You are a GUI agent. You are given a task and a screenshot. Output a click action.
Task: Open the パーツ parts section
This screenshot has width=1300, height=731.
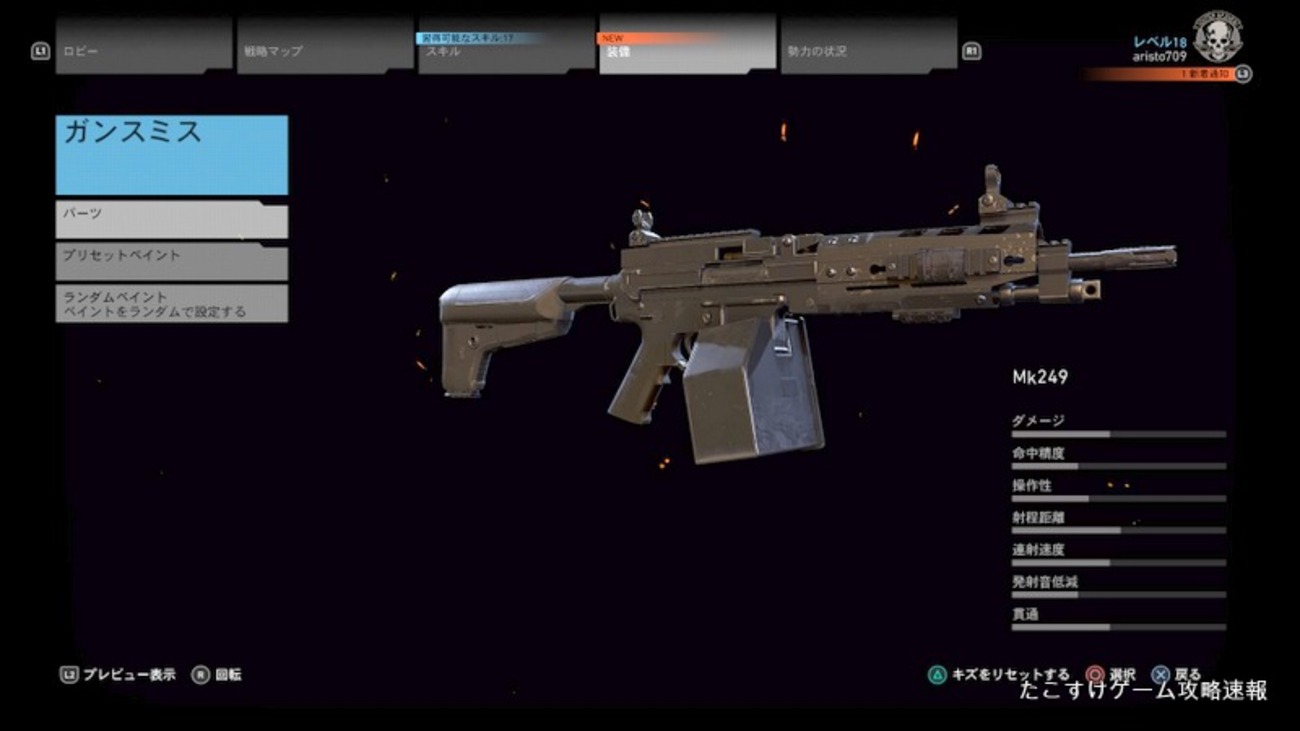click(x=170, y=219)
